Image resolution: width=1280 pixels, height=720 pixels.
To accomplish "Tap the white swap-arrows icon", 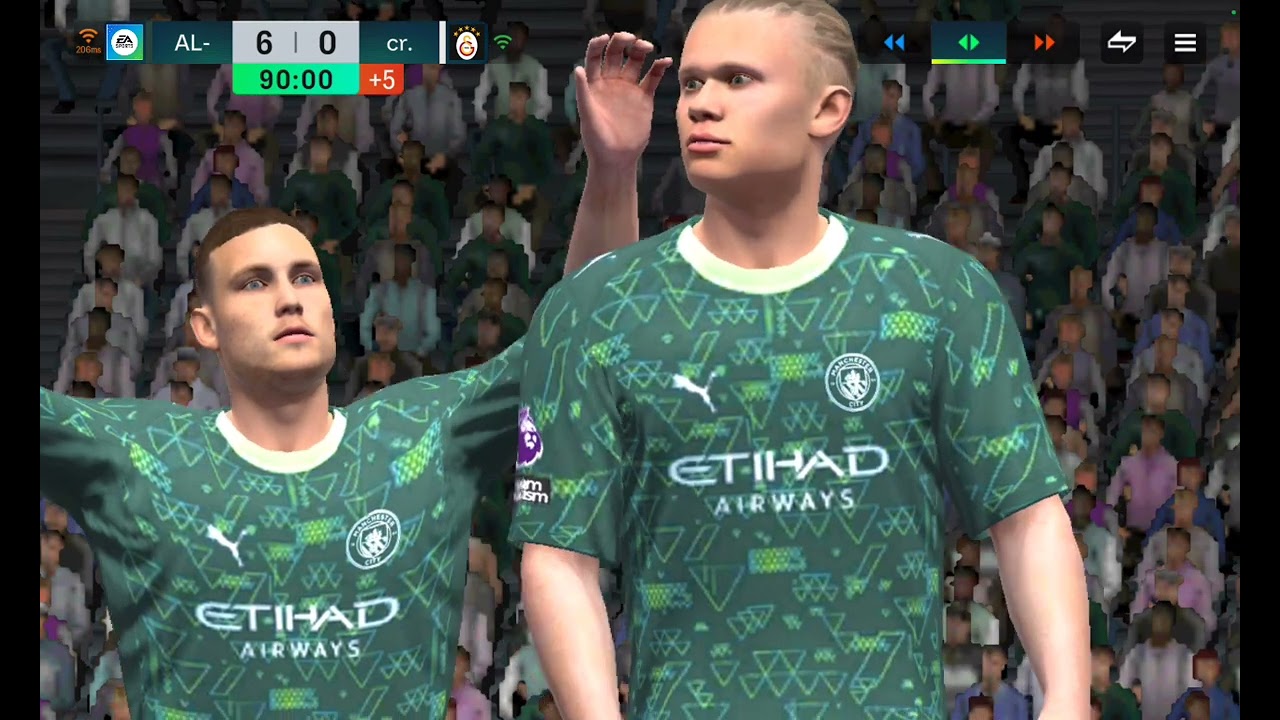I will click(1121, 43).
